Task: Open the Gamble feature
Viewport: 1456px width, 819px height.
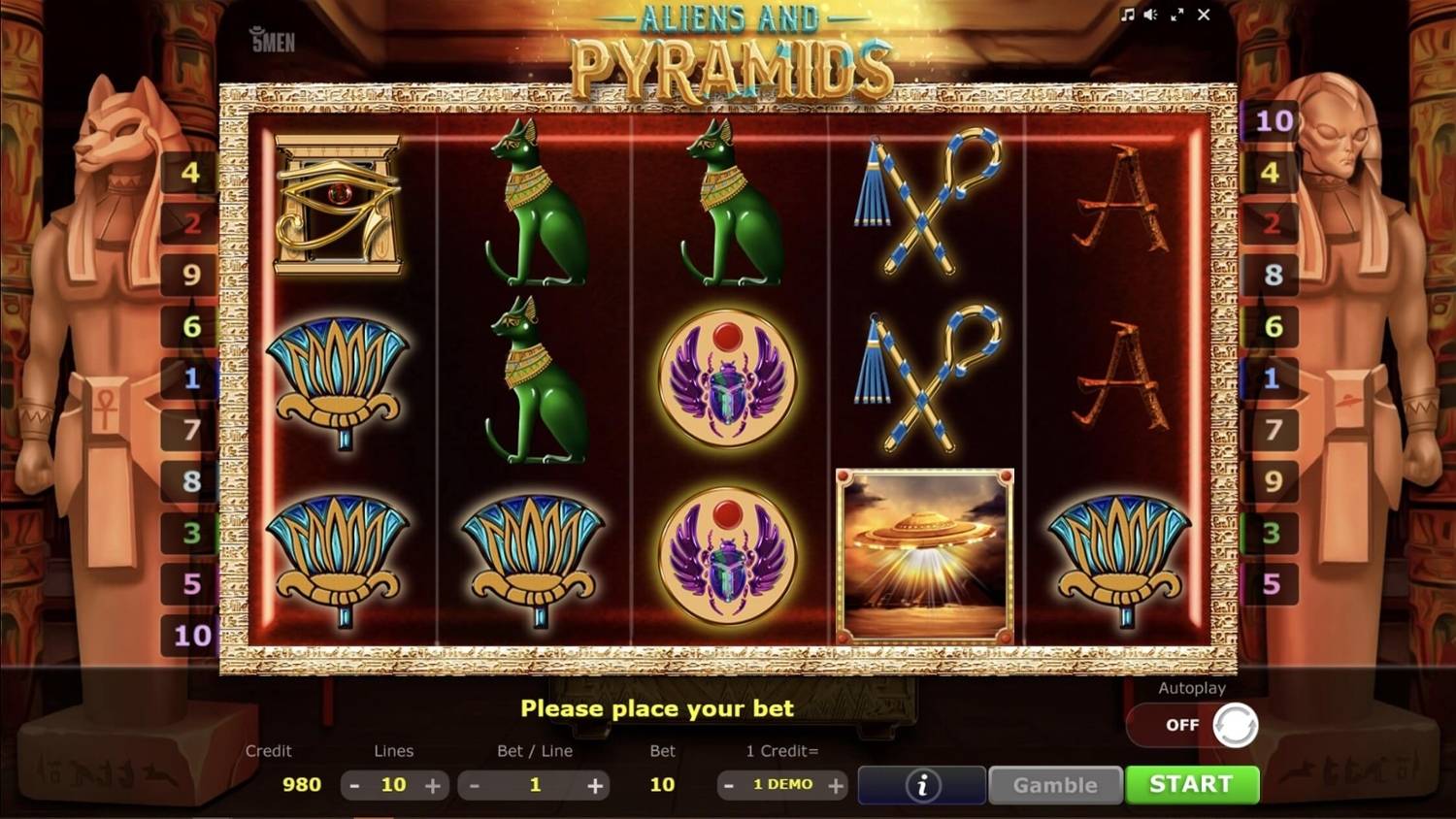Action: [1054, 785]
